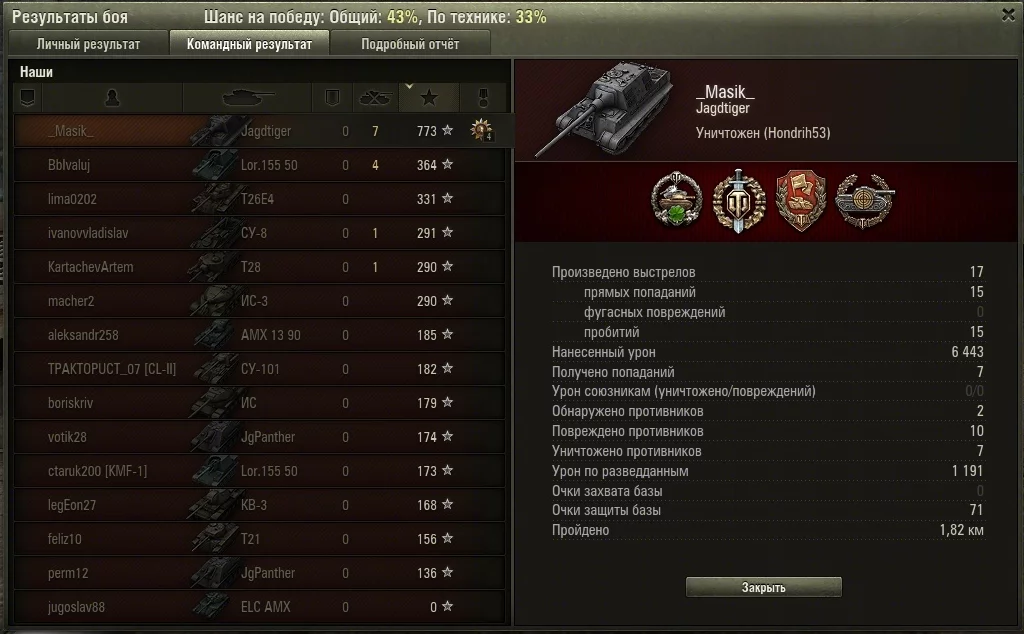Viewport: 1024px width, 634px height.
Task: Sort by medals column header
Action: [483, 97]
